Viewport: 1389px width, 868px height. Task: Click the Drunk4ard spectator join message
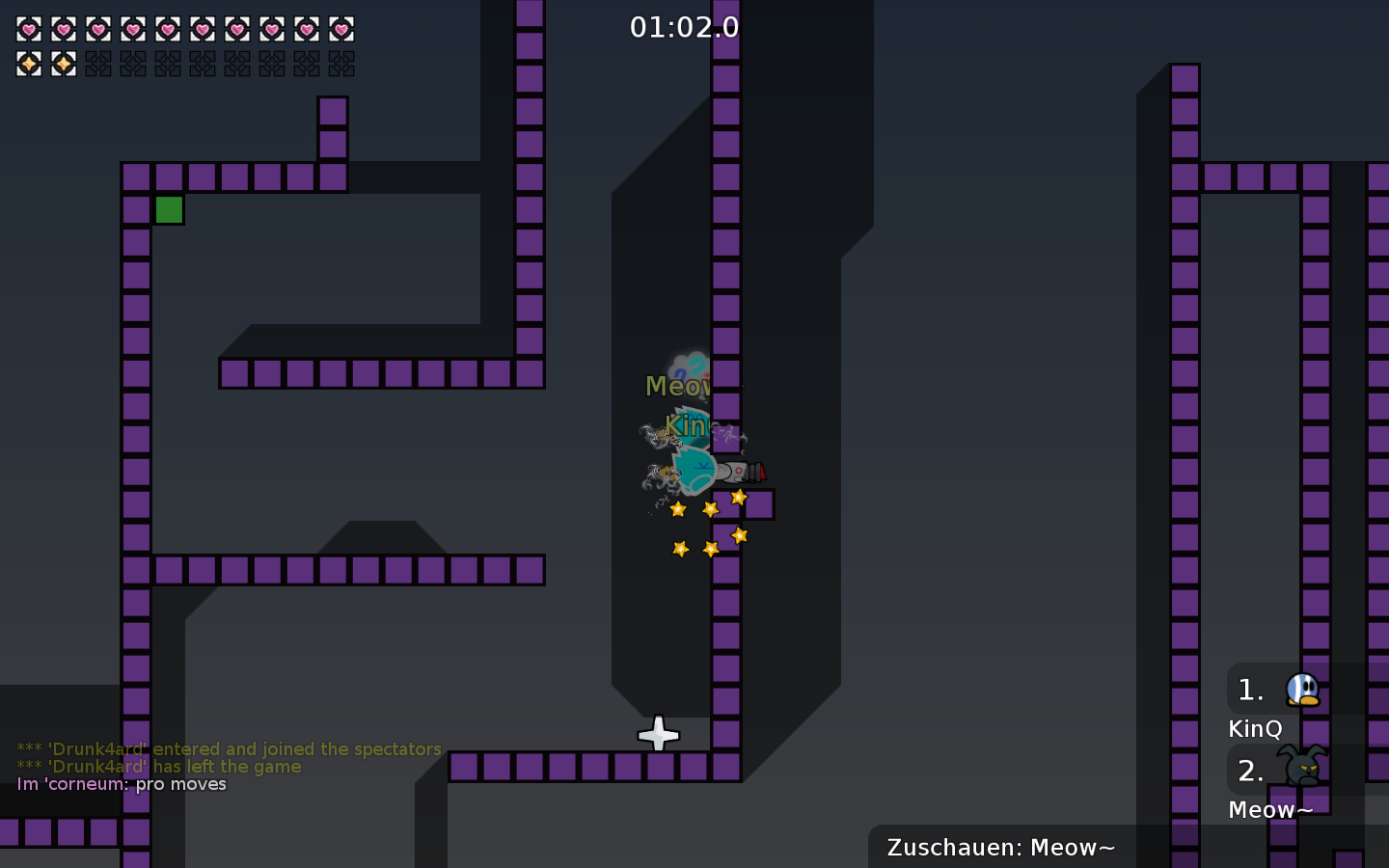(228, 749)
